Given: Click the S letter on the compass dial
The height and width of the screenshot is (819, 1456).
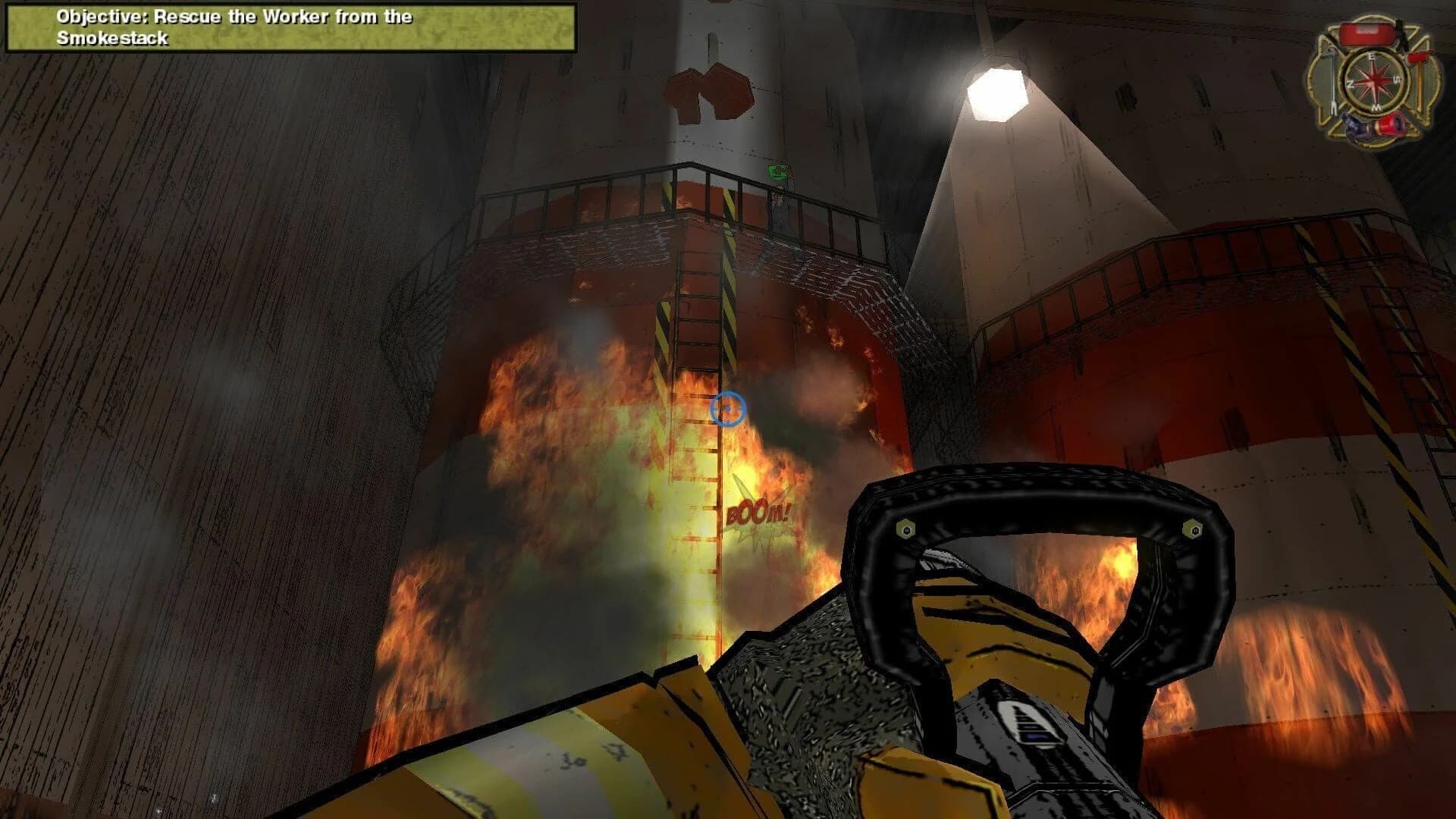Looking at the screenshot, I should (1398, 79).
